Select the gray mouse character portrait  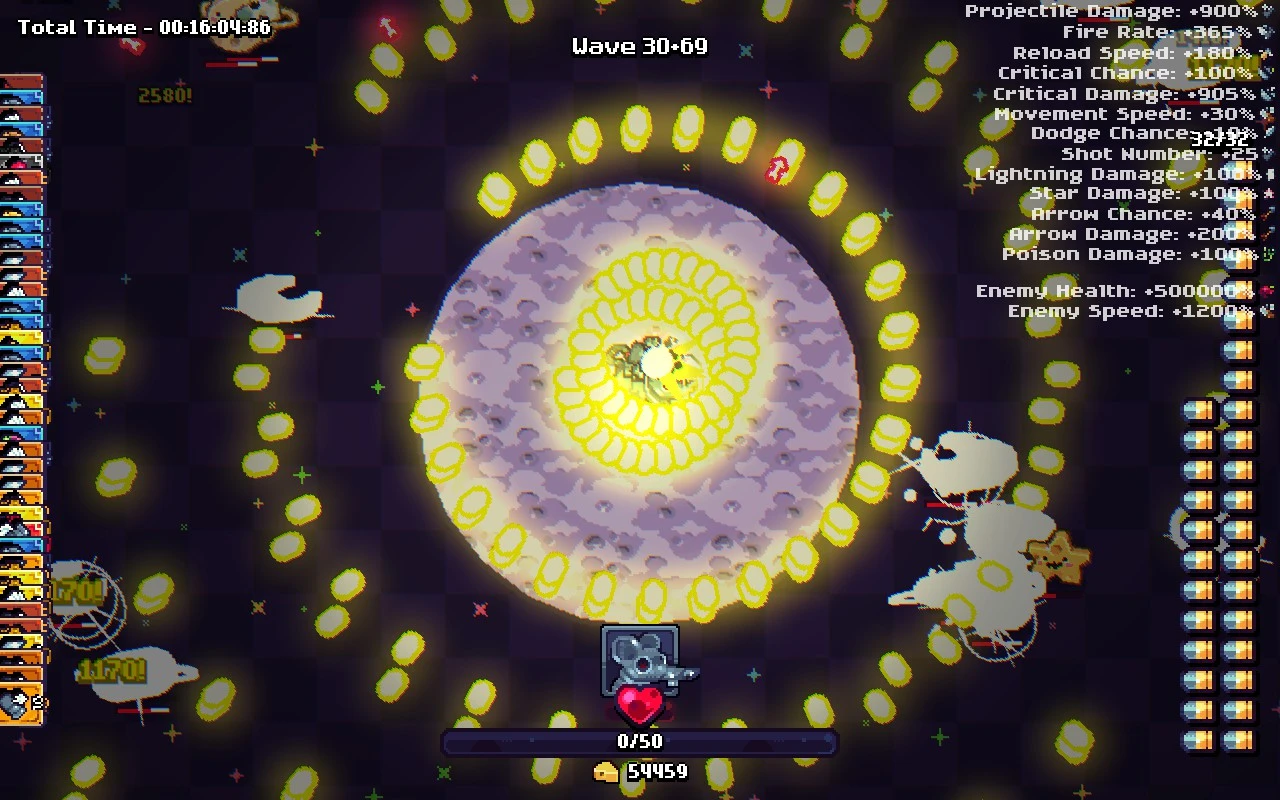click(x=640, y=660)
